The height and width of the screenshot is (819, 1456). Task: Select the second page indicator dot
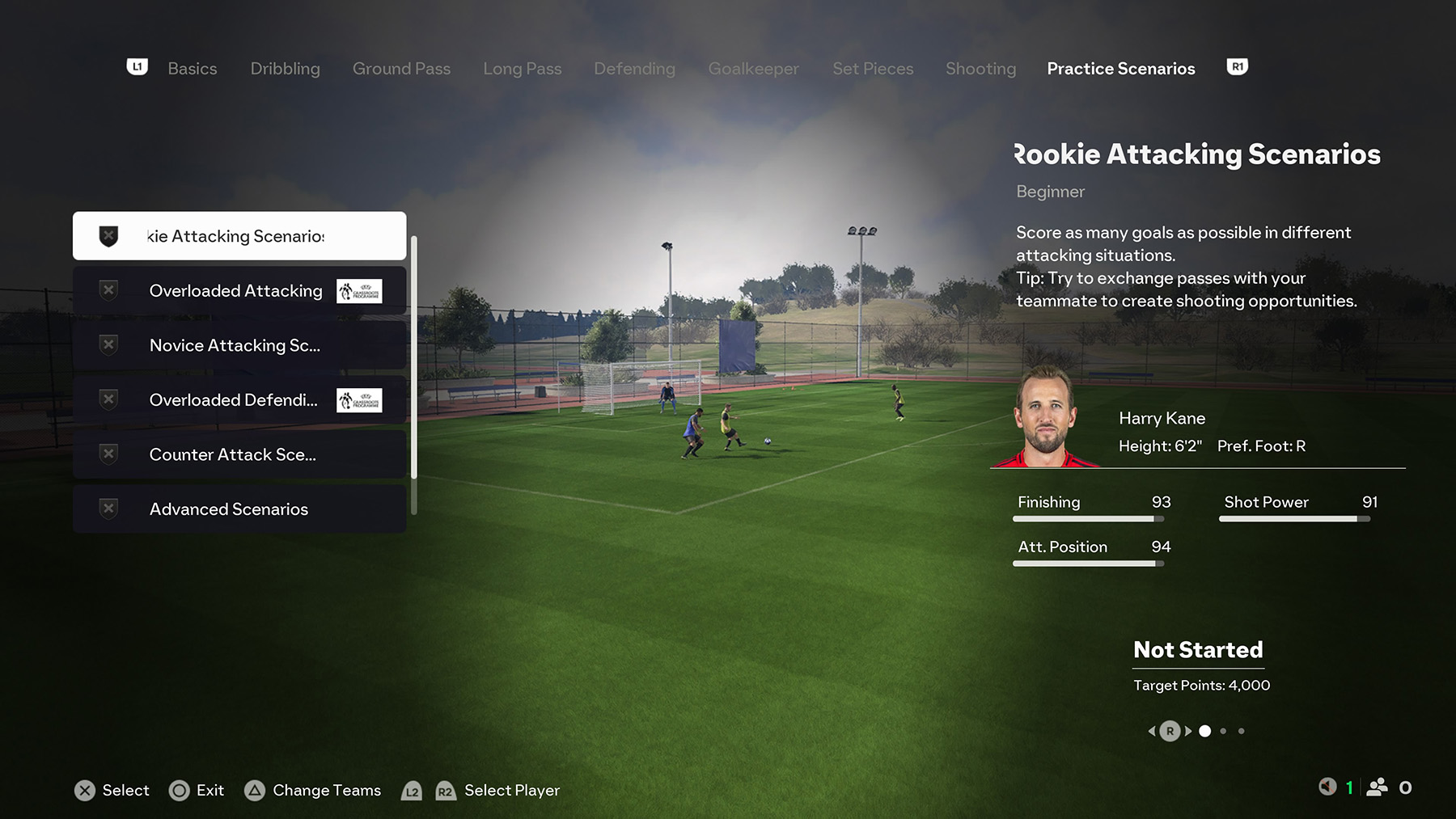coord(1223,731)
